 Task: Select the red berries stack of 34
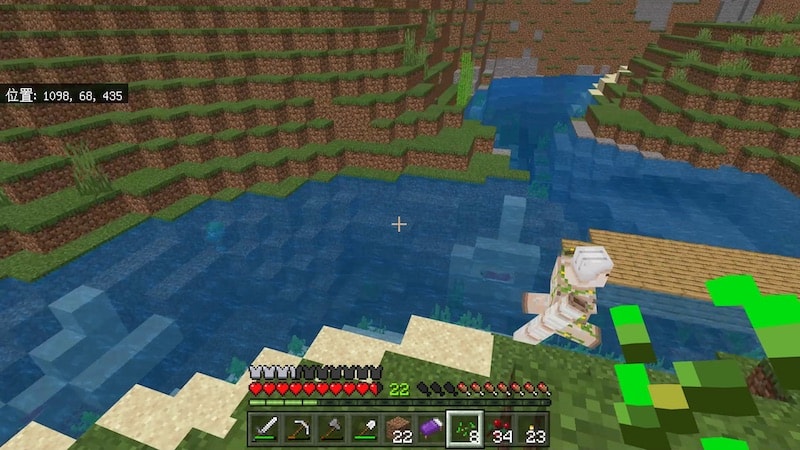pos(500,429)
